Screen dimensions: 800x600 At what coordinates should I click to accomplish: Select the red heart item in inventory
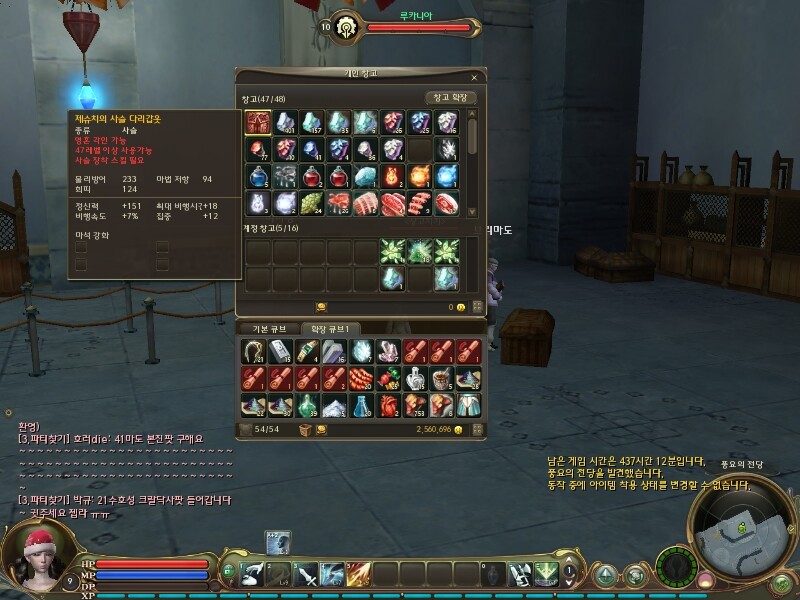388,405
